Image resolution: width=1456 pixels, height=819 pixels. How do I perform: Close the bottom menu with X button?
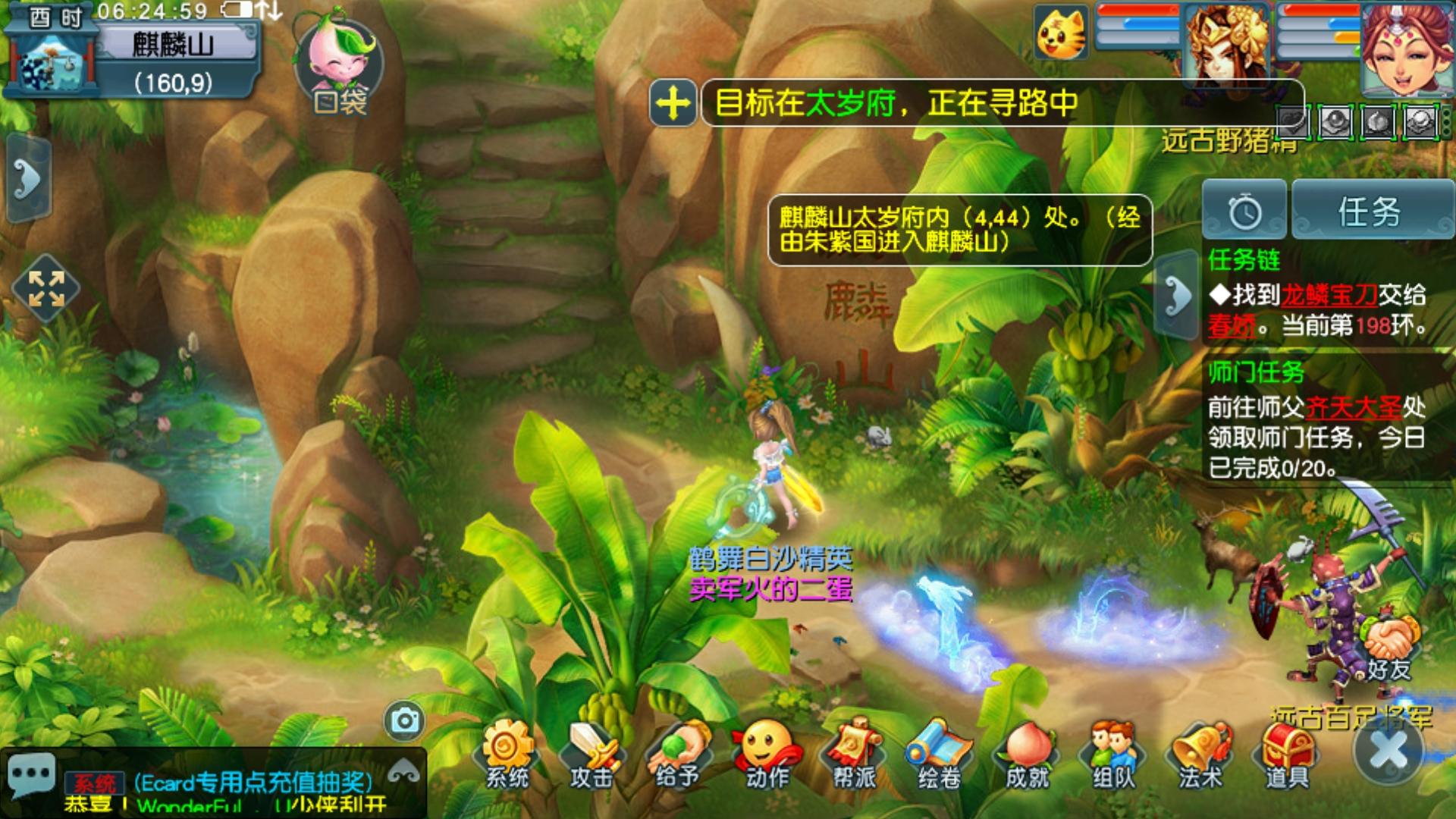point(1389,751)
